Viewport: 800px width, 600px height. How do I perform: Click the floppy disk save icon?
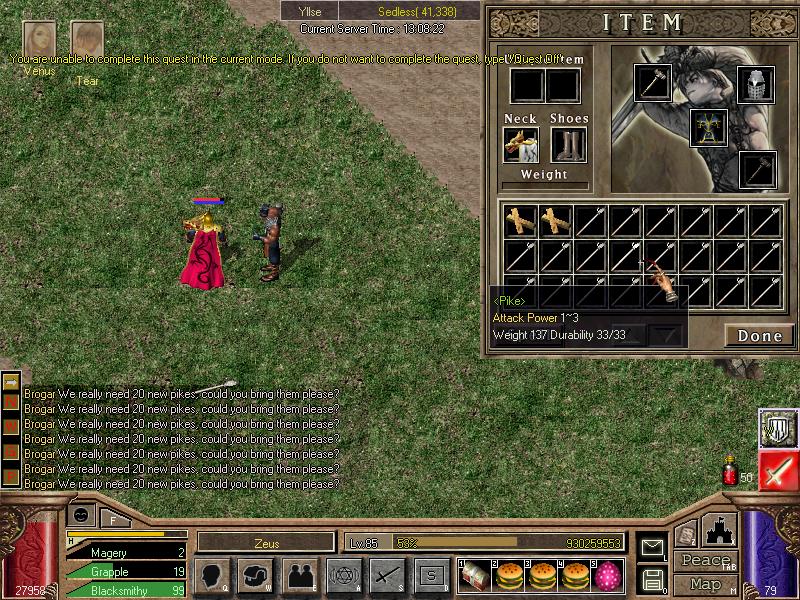click(x=653, y=579)
